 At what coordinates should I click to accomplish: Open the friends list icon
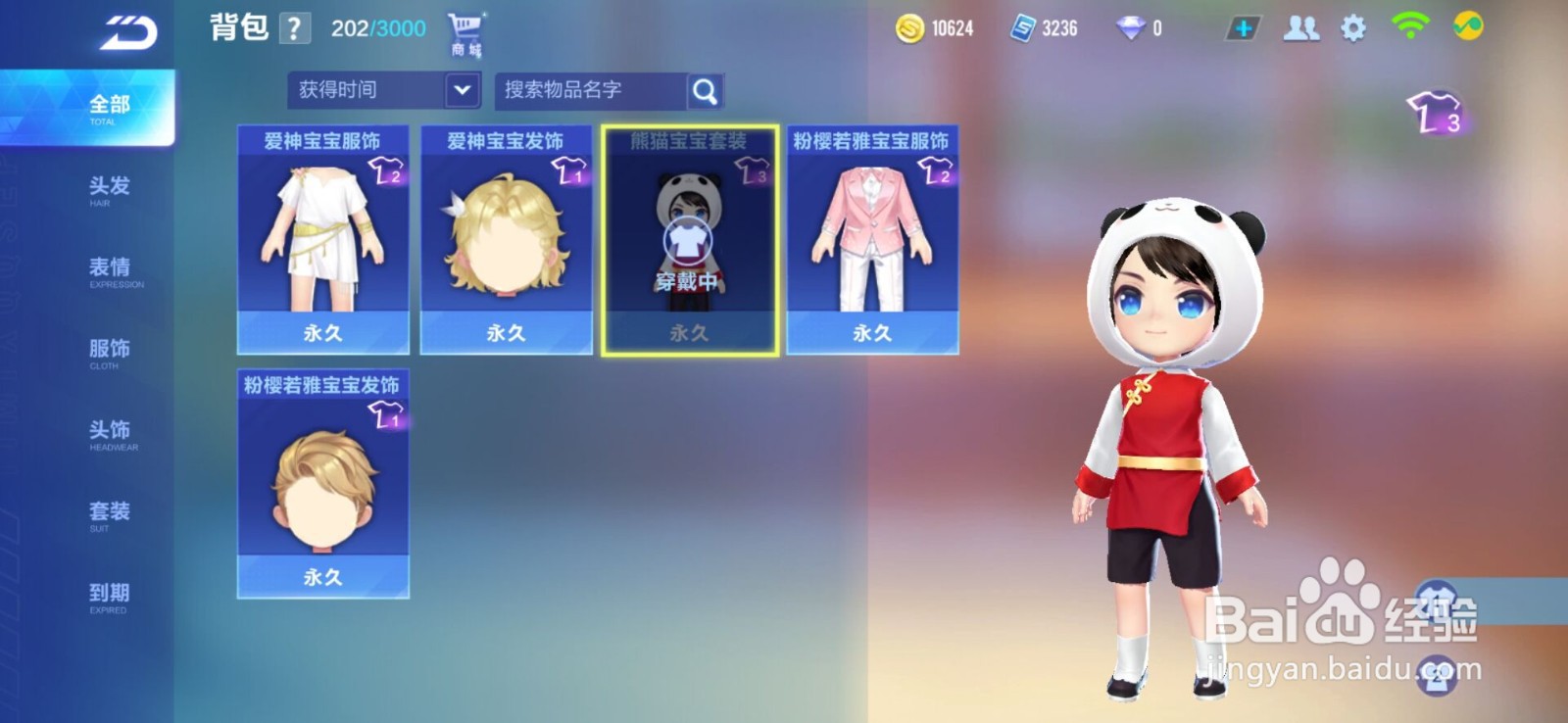[x=1300, y=28]
